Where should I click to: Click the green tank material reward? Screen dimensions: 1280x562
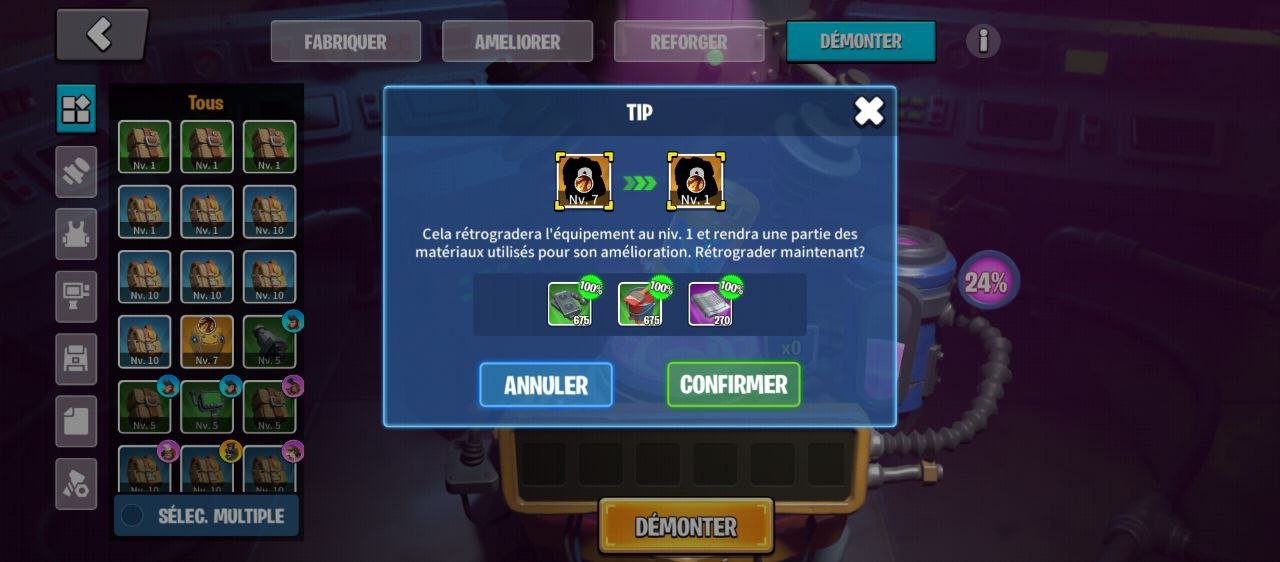[x=569, y=304]
